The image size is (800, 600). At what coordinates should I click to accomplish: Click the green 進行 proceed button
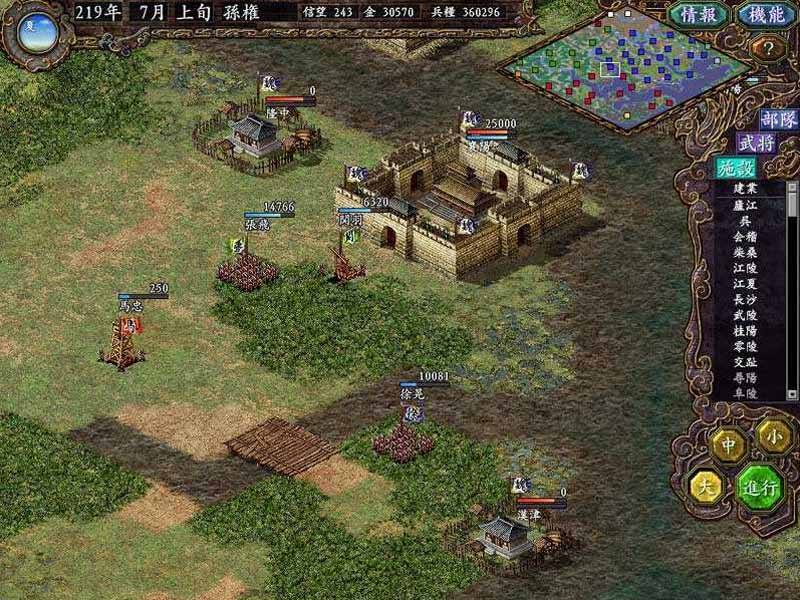(x=761, y=489)
